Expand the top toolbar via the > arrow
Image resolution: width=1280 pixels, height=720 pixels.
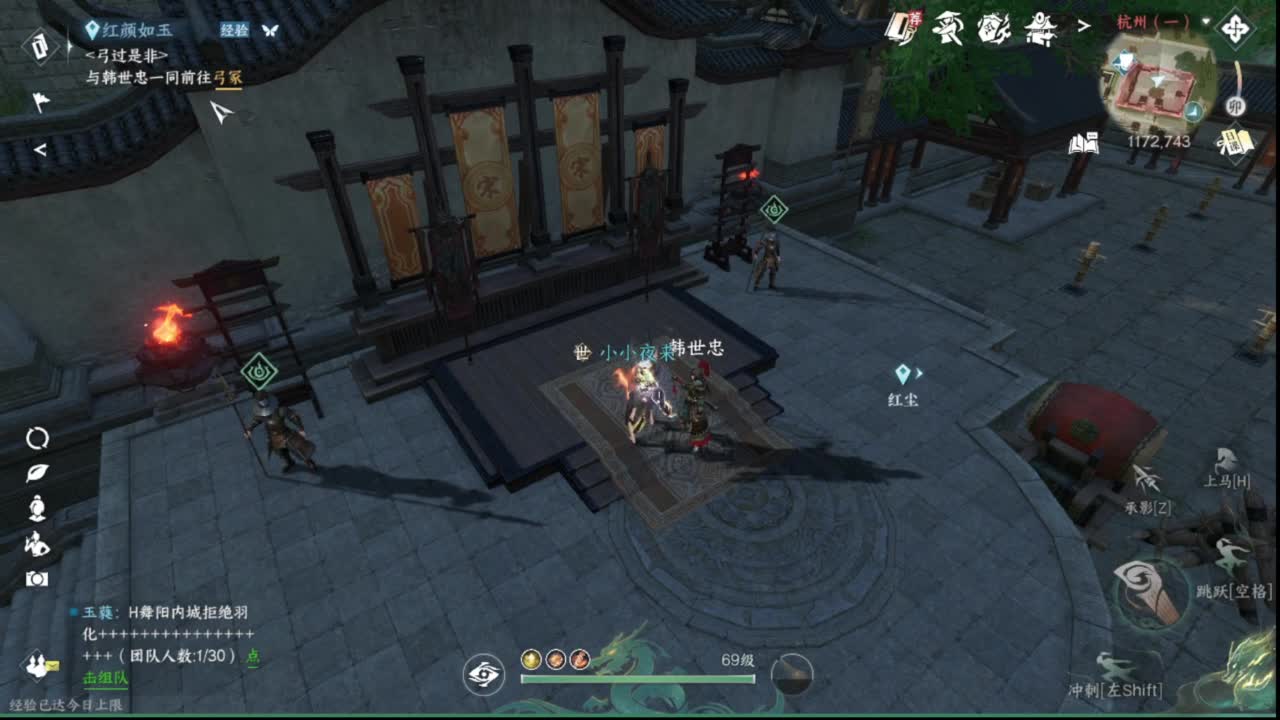[1085, 27]
